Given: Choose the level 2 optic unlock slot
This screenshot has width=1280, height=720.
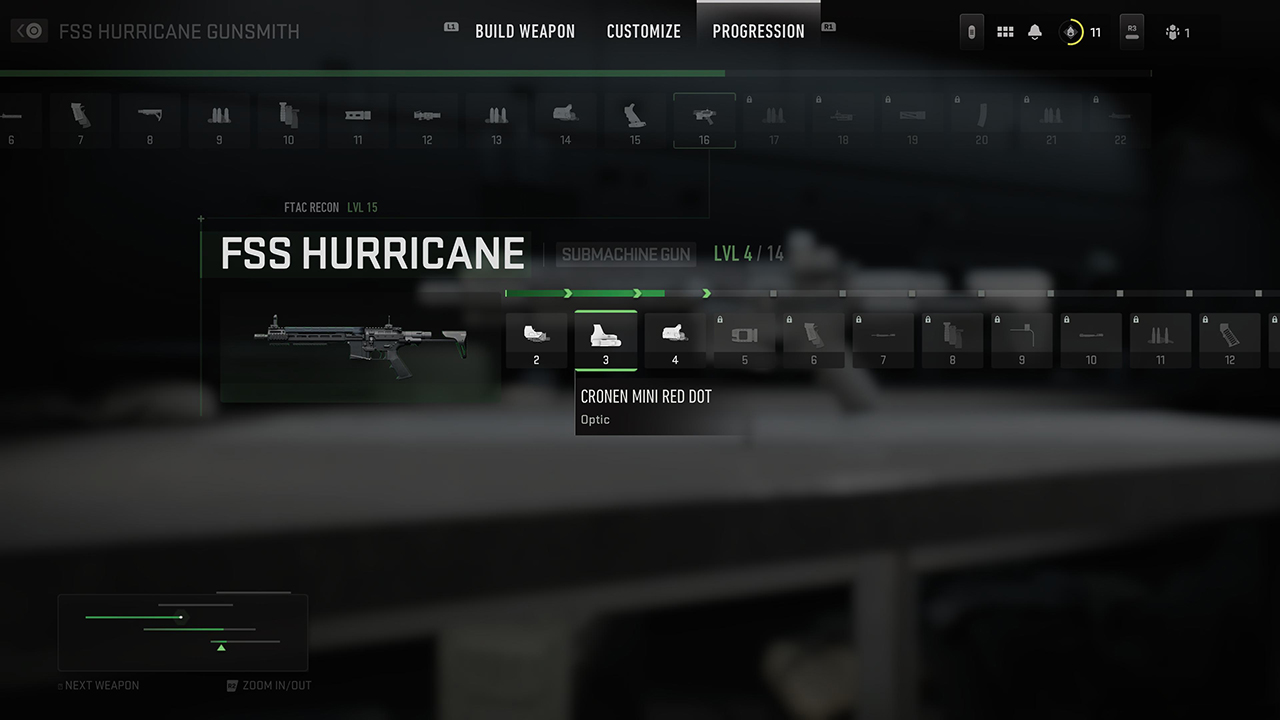Looking at the screenshot, I should click(x=536, y=341).
